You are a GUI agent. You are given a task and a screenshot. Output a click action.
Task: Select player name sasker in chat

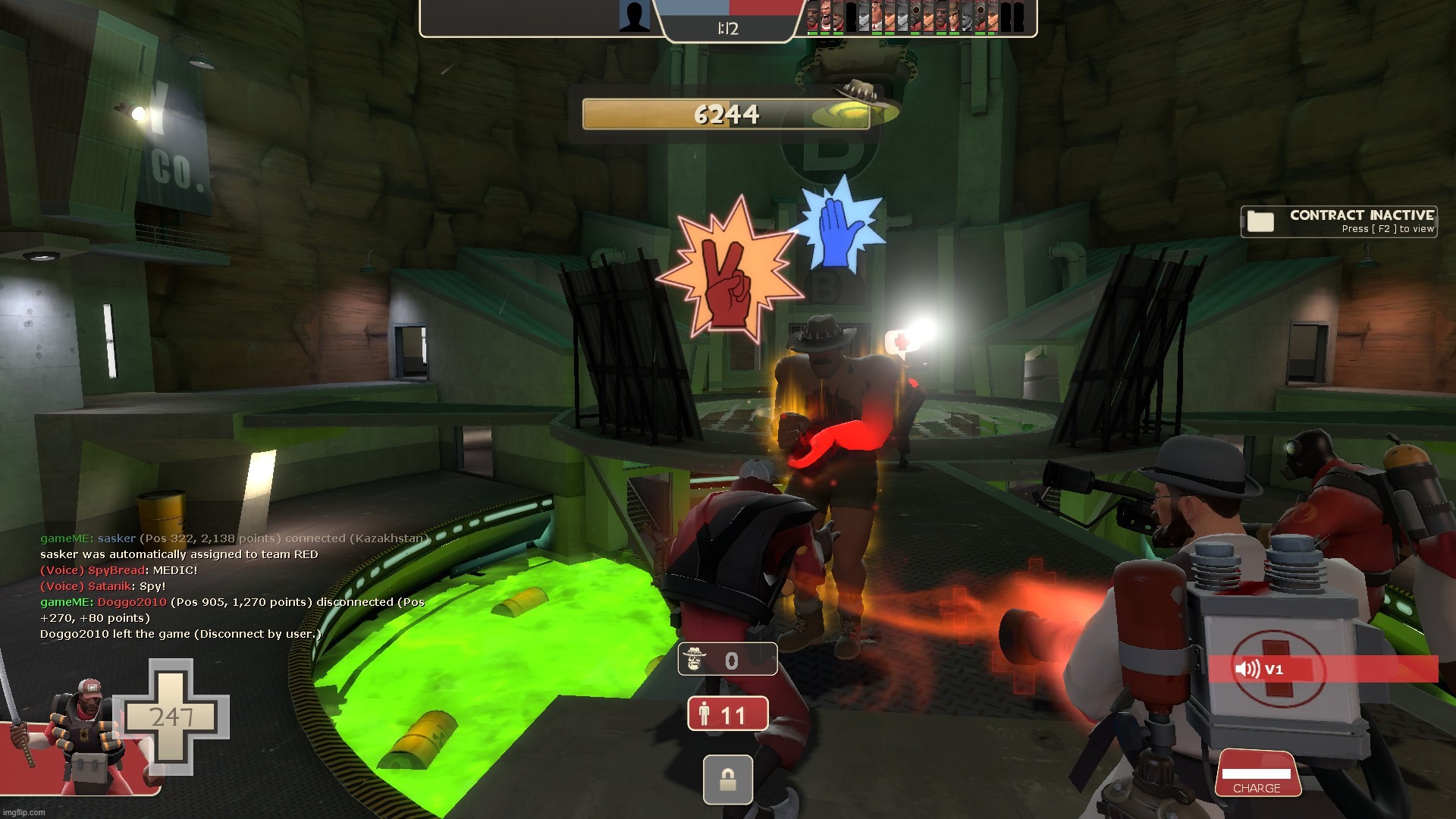[x=116, y=538]
